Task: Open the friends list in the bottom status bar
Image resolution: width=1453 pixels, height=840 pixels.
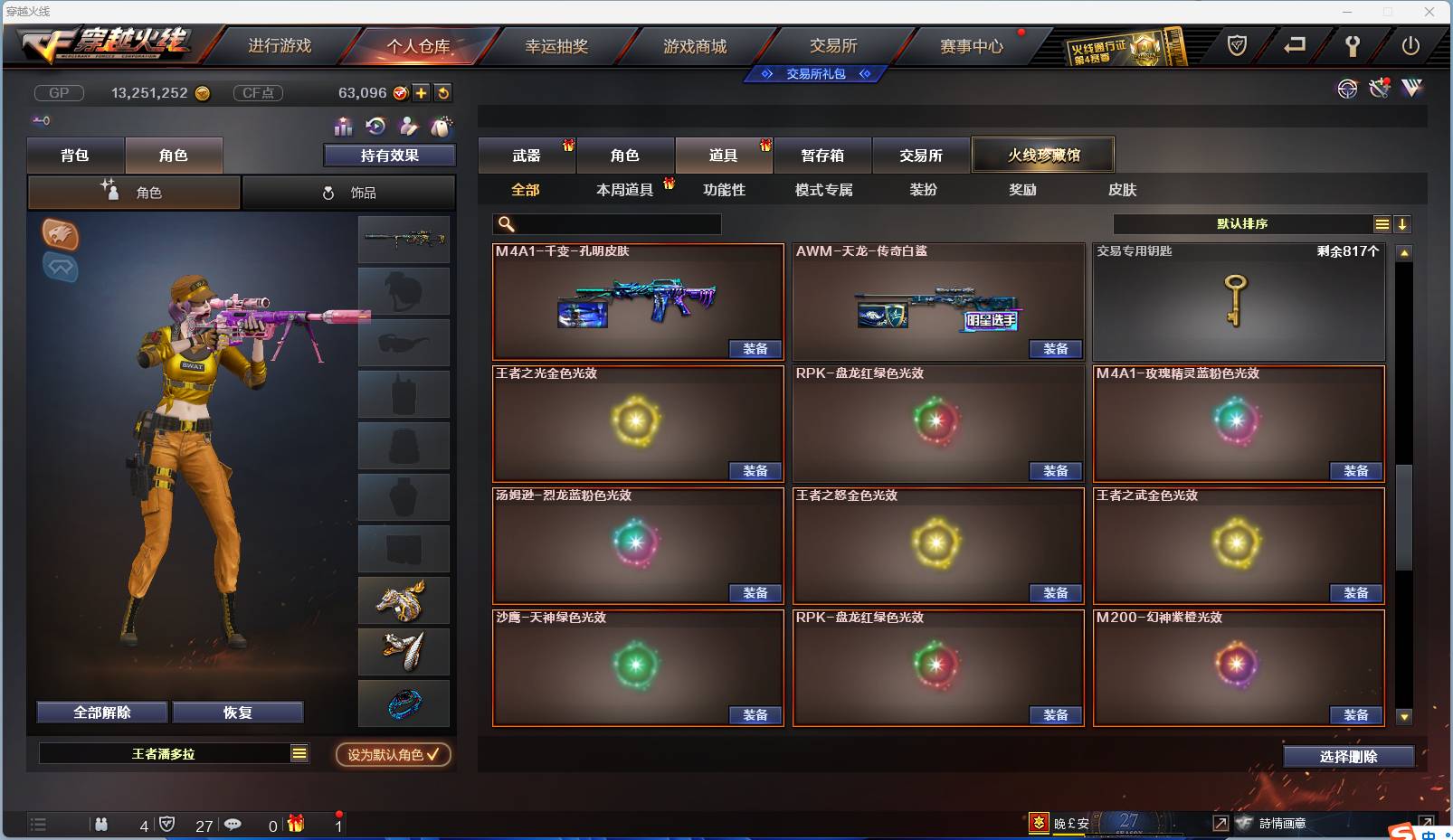Action: [101, 824]
